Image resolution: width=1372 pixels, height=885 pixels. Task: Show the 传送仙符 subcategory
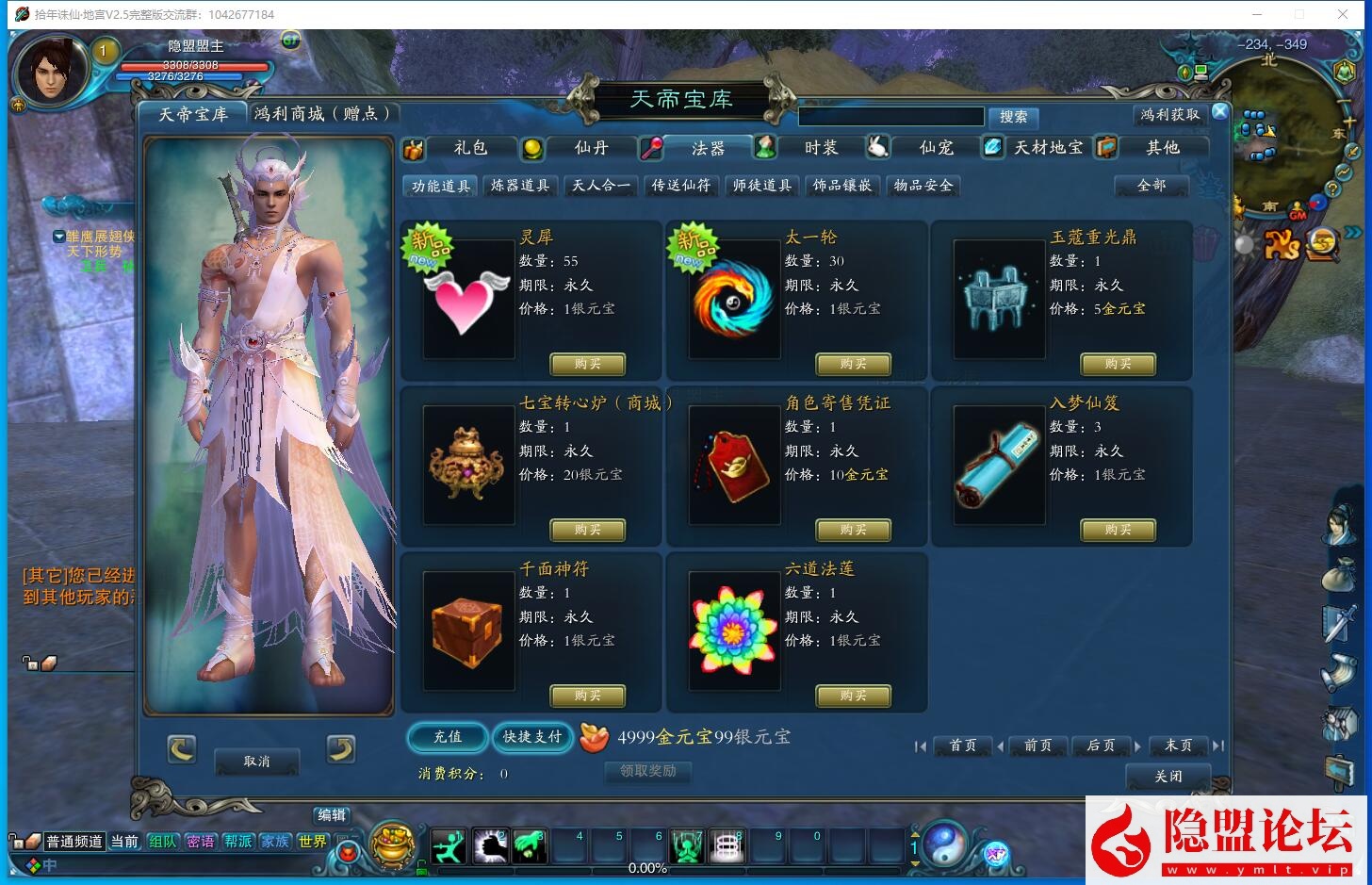(681, 186)
